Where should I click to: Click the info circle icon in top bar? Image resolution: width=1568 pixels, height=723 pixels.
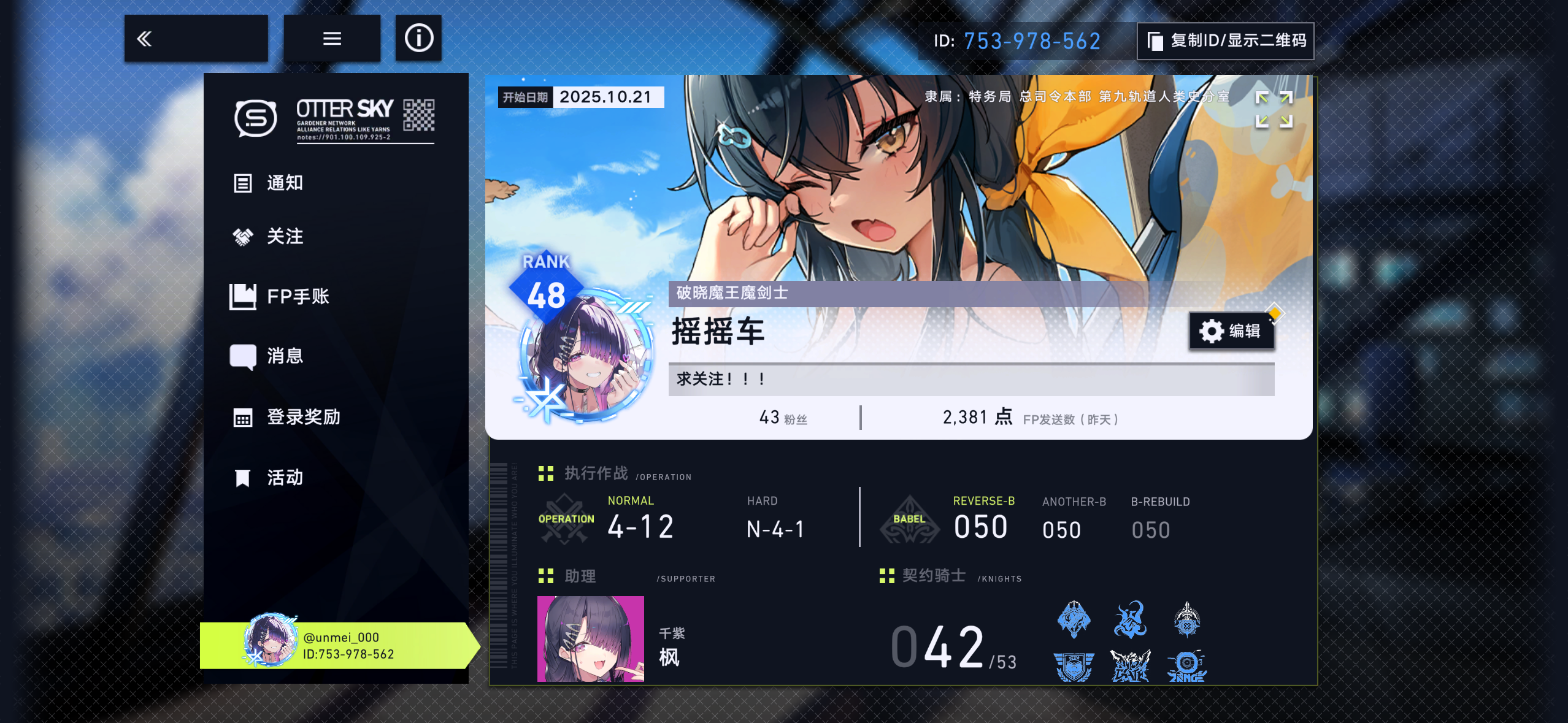(x=418, y=38)
